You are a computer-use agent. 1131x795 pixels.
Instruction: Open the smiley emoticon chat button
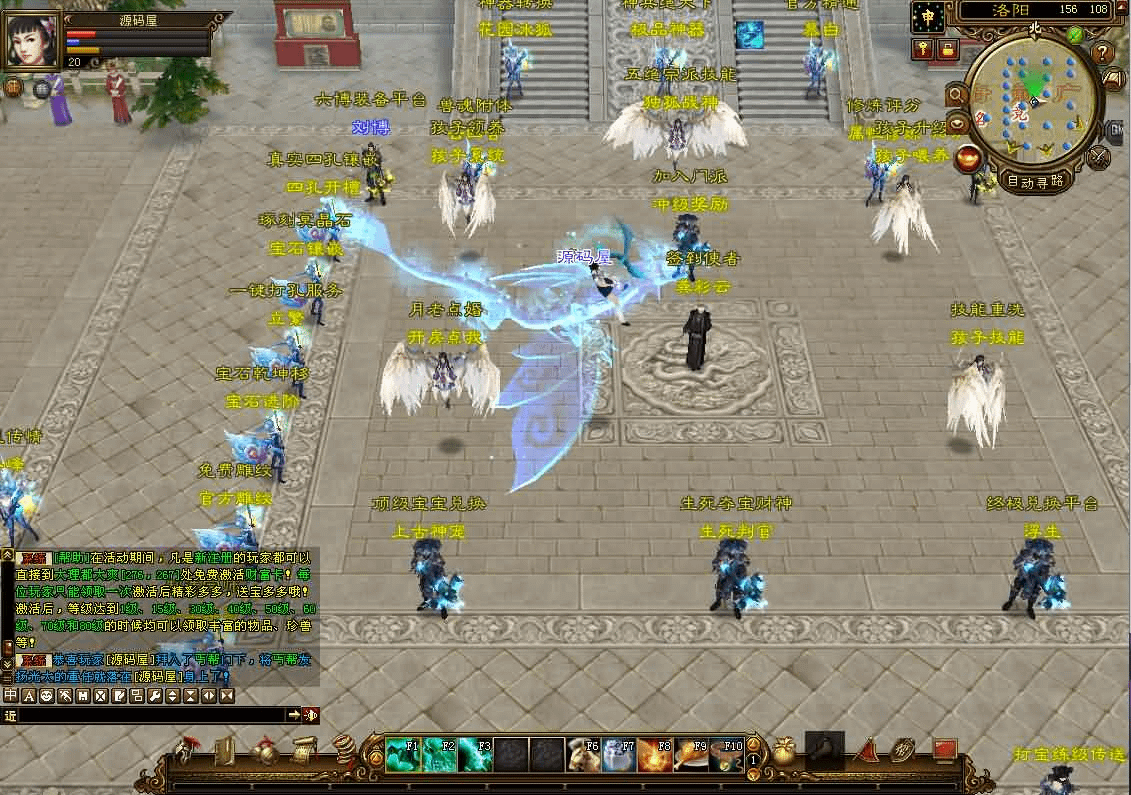(x=47, y=695)
